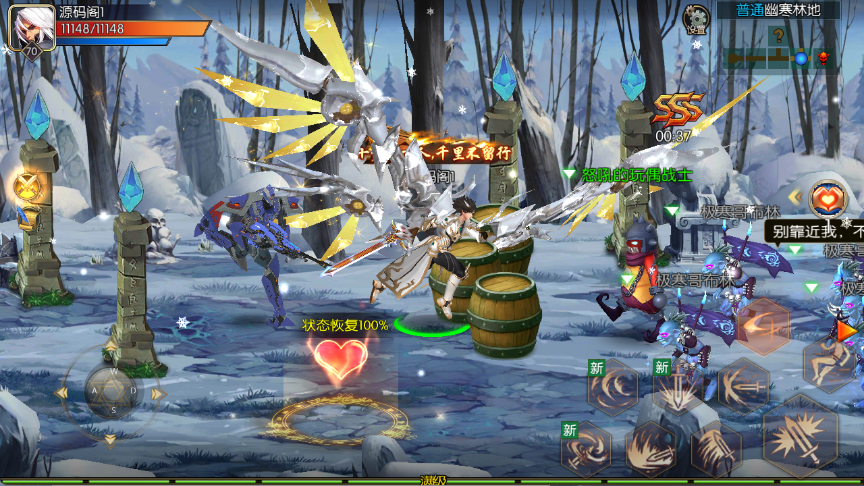Screen dimensions: 864x486
Task: Trigger the crescent slash and cross skill
Action: [x=764, y=325]
